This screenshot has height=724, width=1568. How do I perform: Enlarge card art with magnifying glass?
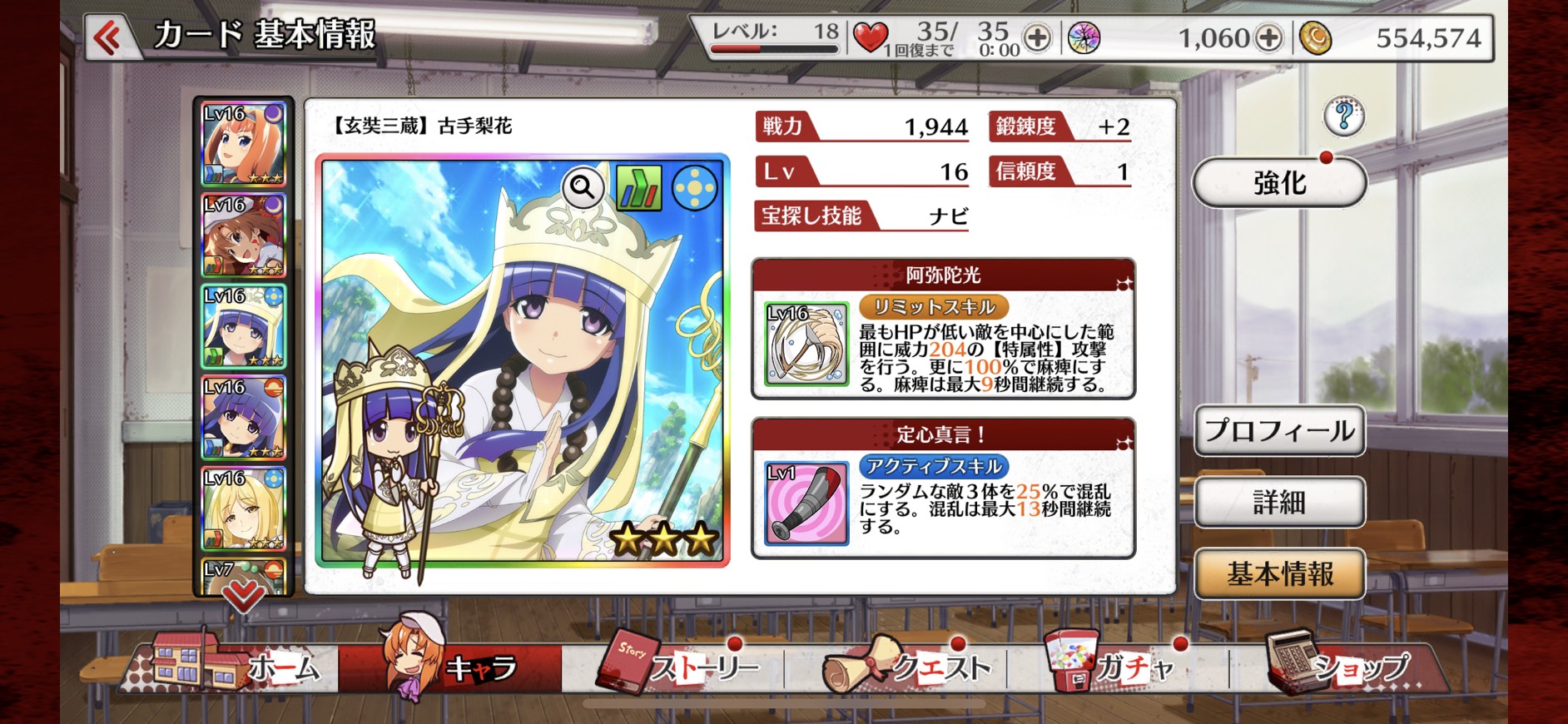pyautogui.click(x=583, y=188)
